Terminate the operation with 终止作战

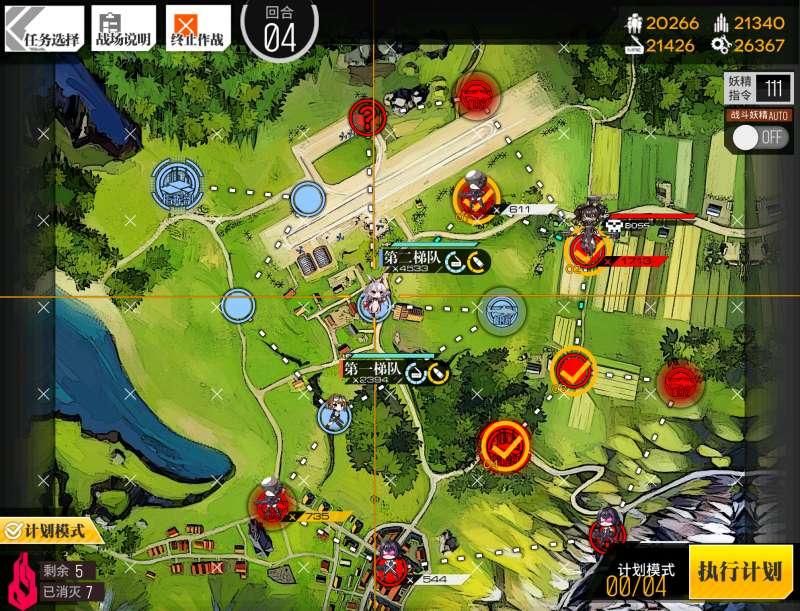[197, 29]
